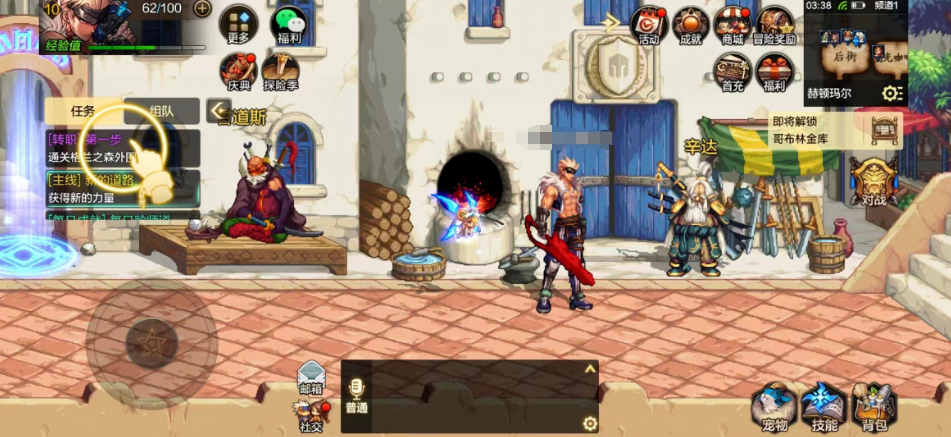
Task: Open the 庆典 celebration event icon
Action: click(x=238, y=69)
